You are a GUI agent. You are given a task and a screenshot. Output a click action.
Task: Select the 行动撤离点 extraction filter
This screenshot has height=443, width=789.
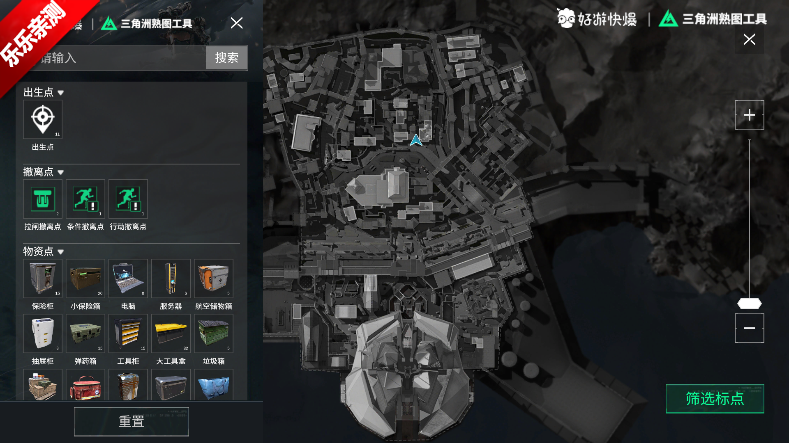[x=128, y=199]
